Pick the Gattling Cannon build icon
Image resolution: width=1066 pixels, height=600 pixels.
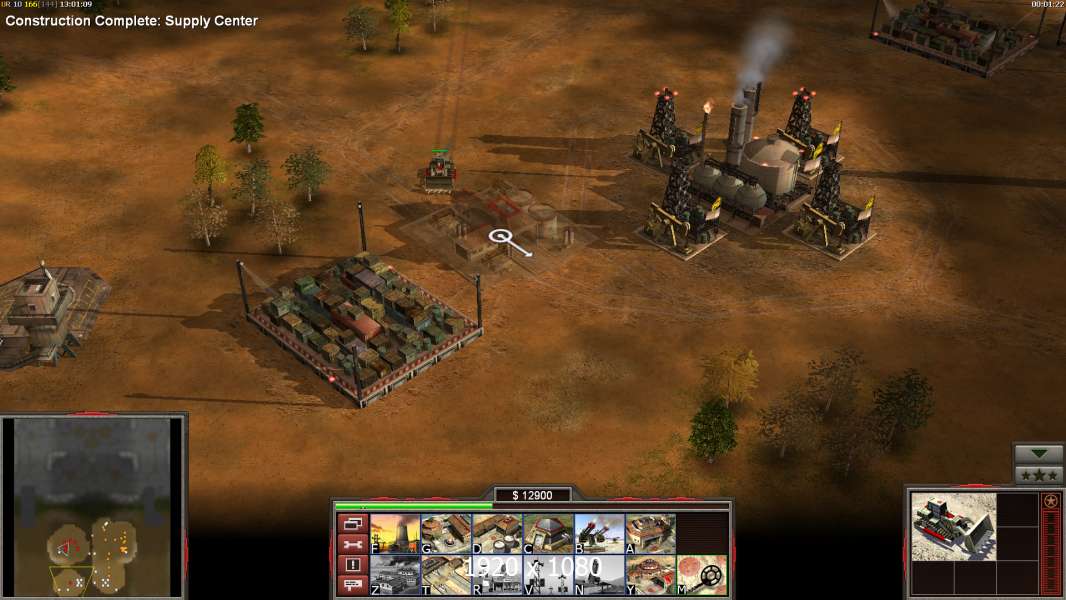coord(599,534)
